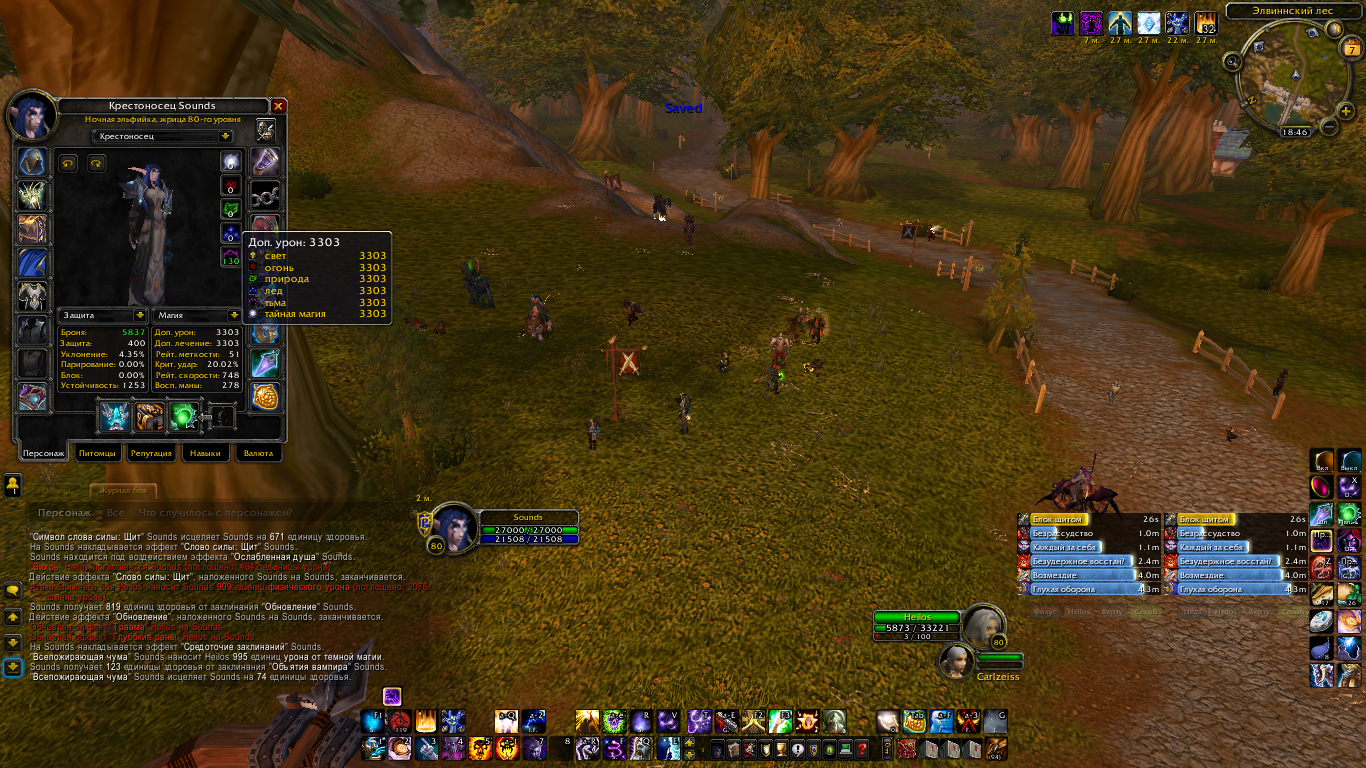Click the Sounds player portrait
1366x768 pixels.
[452, 526]
